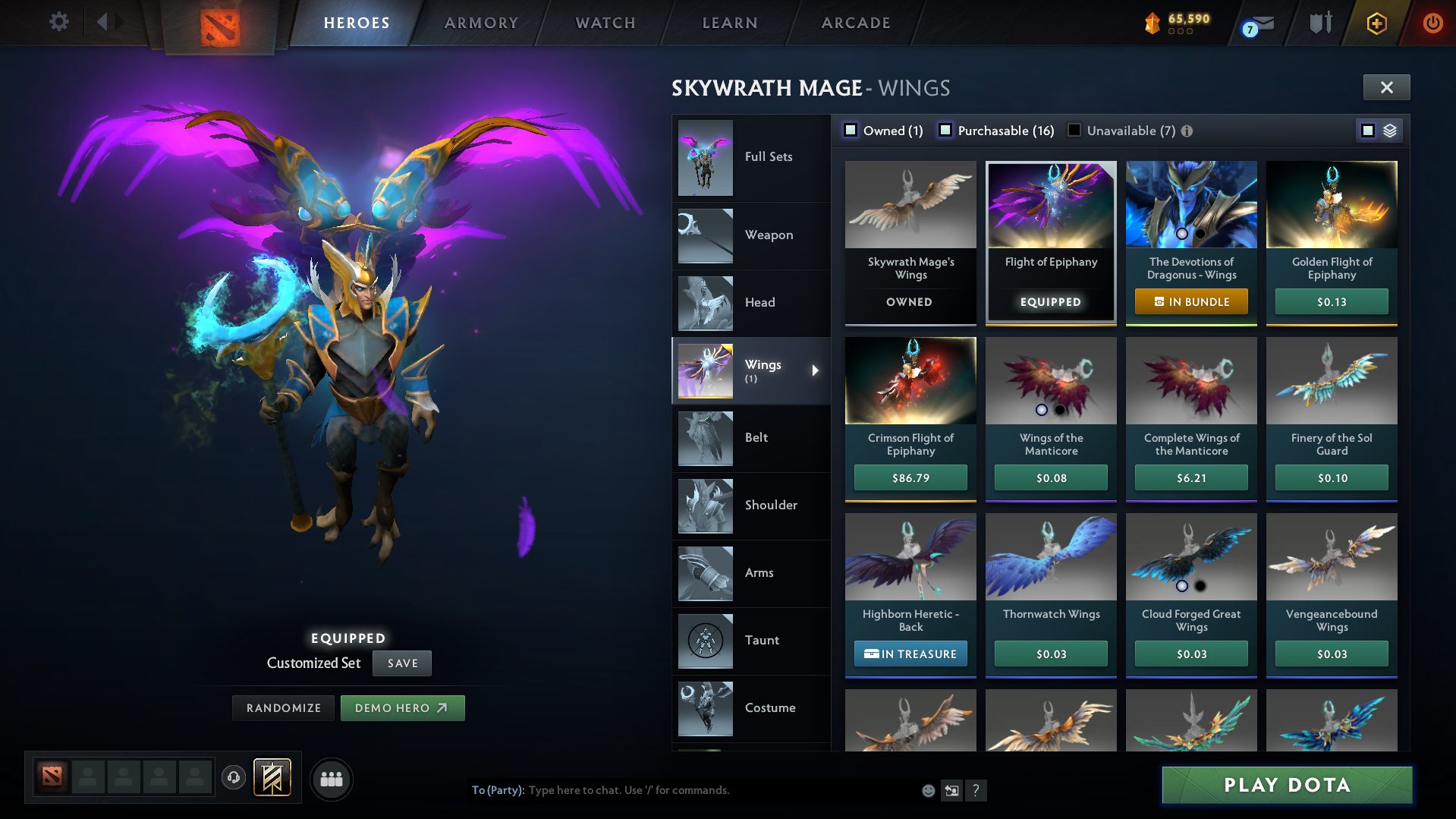Select the alternate style dot on Wings of the Manticore
Viewport: 1456px width, 819px height.
[1059, 409]
